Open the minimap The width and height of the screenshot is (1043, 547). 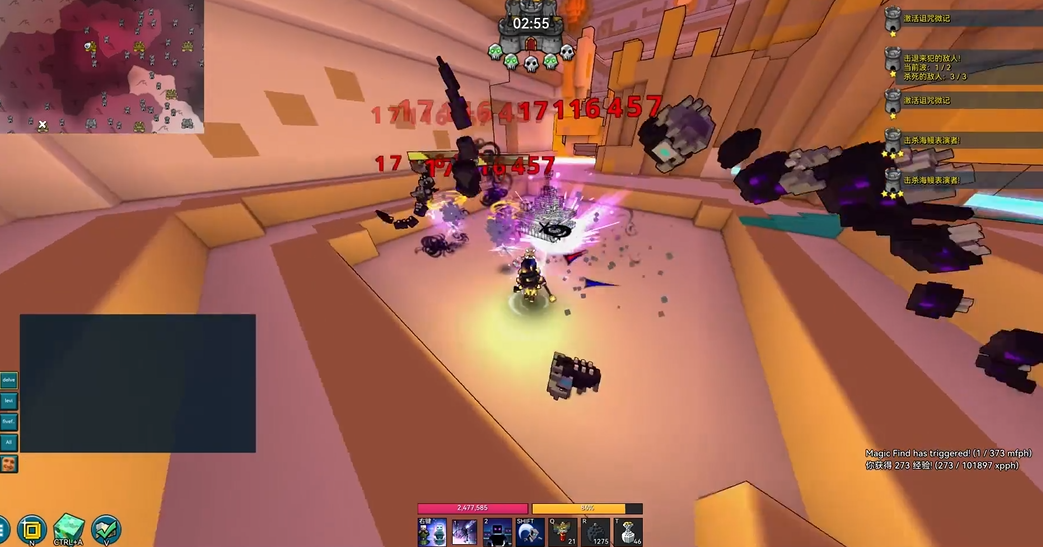(x=102, y=66)
